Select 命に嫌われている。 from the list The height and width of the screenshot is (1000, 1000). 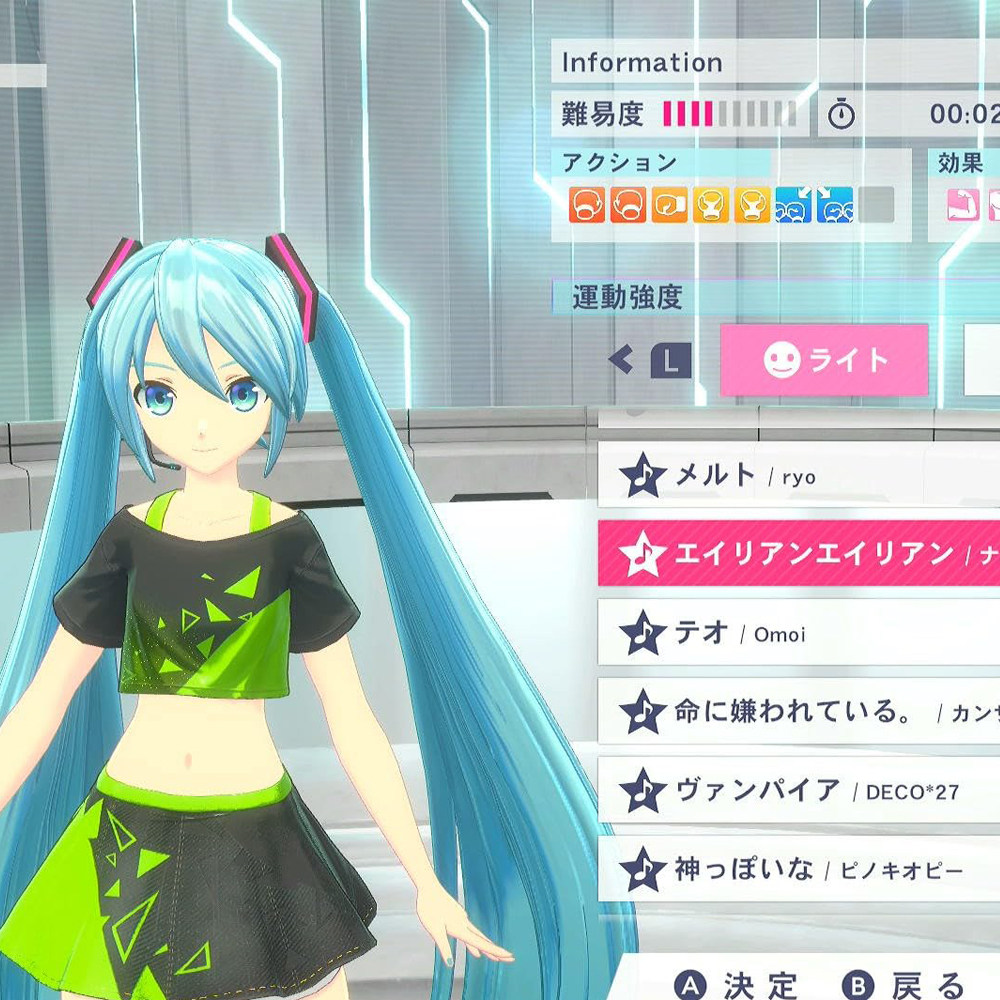point(798,711)
